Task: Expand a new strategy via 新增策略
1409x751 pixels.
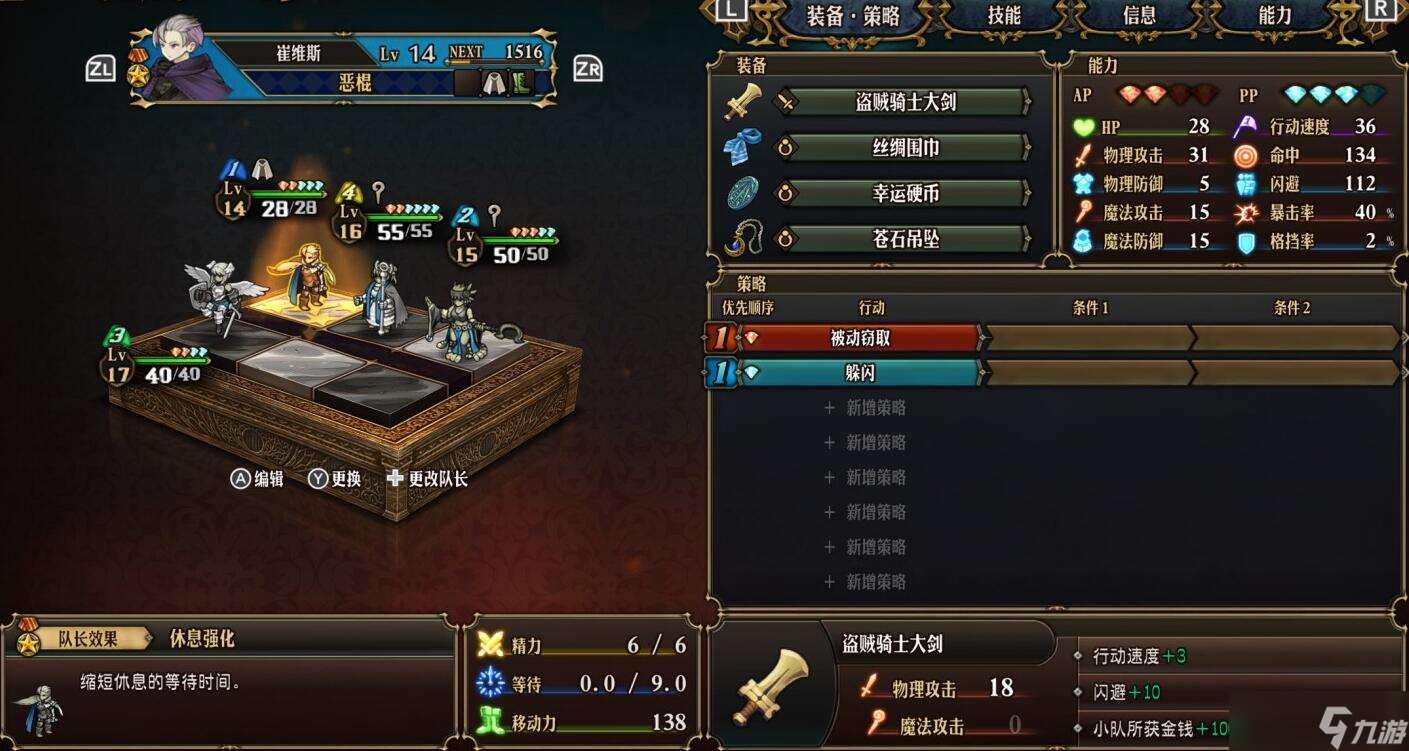Action: [x=868, y=408]
